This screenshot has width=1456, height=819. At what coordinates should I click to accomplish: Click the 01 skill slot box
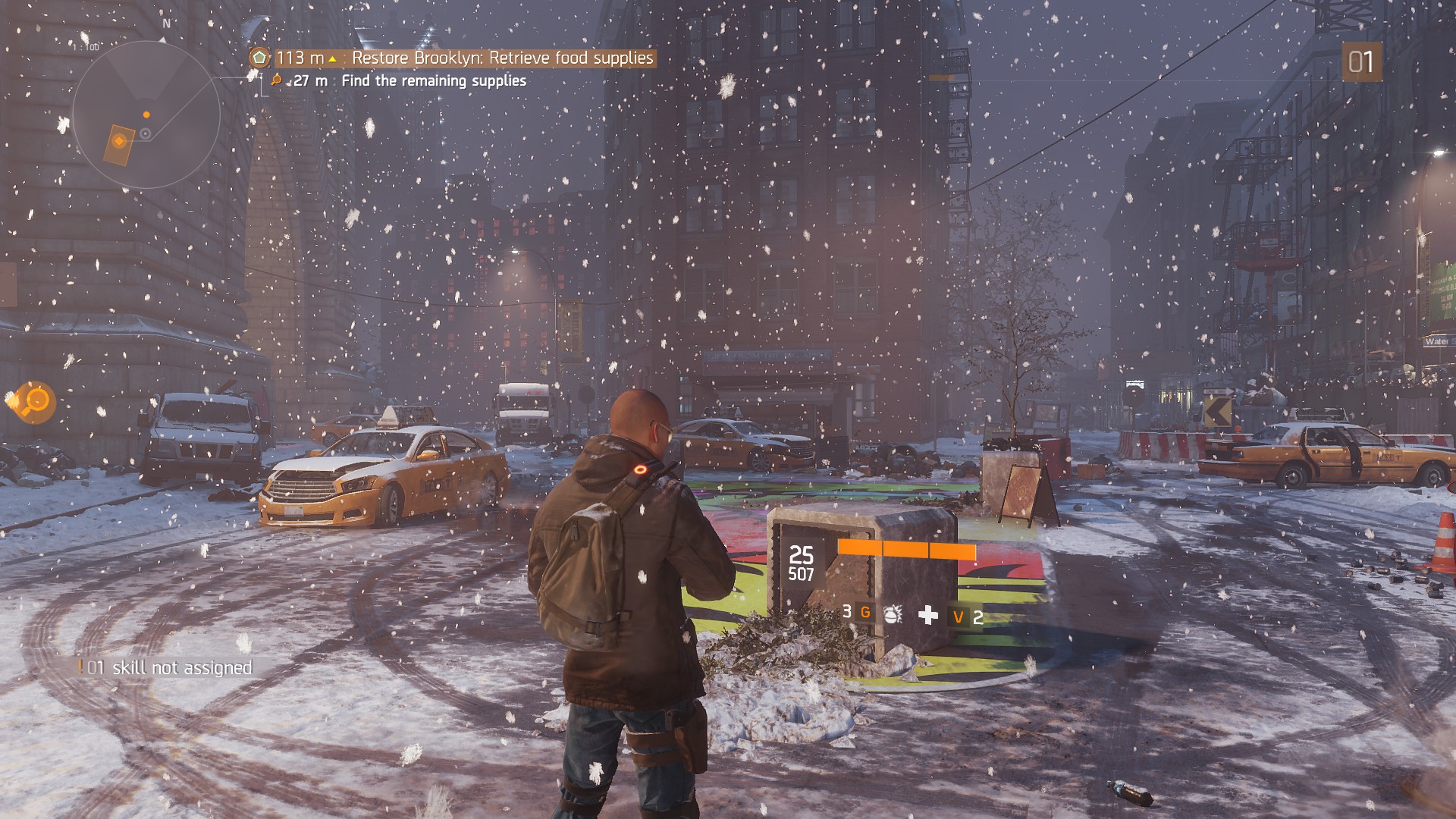(x=1361, y=62)
